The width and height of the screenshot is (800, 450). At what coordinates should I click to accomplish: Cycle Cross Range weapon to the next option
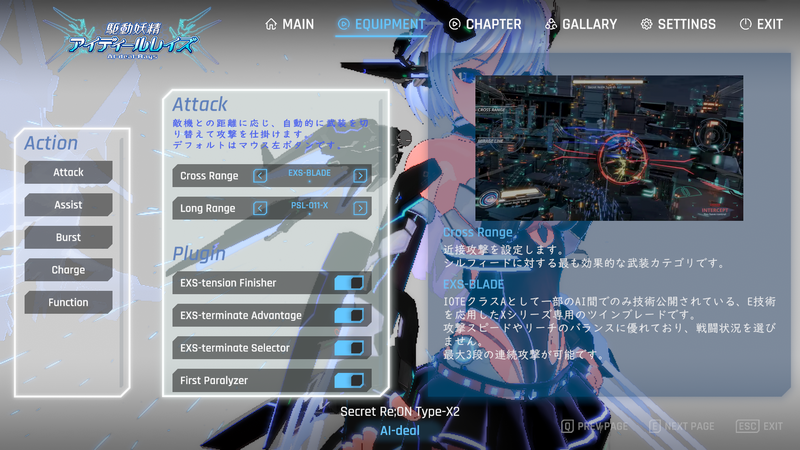360,176
